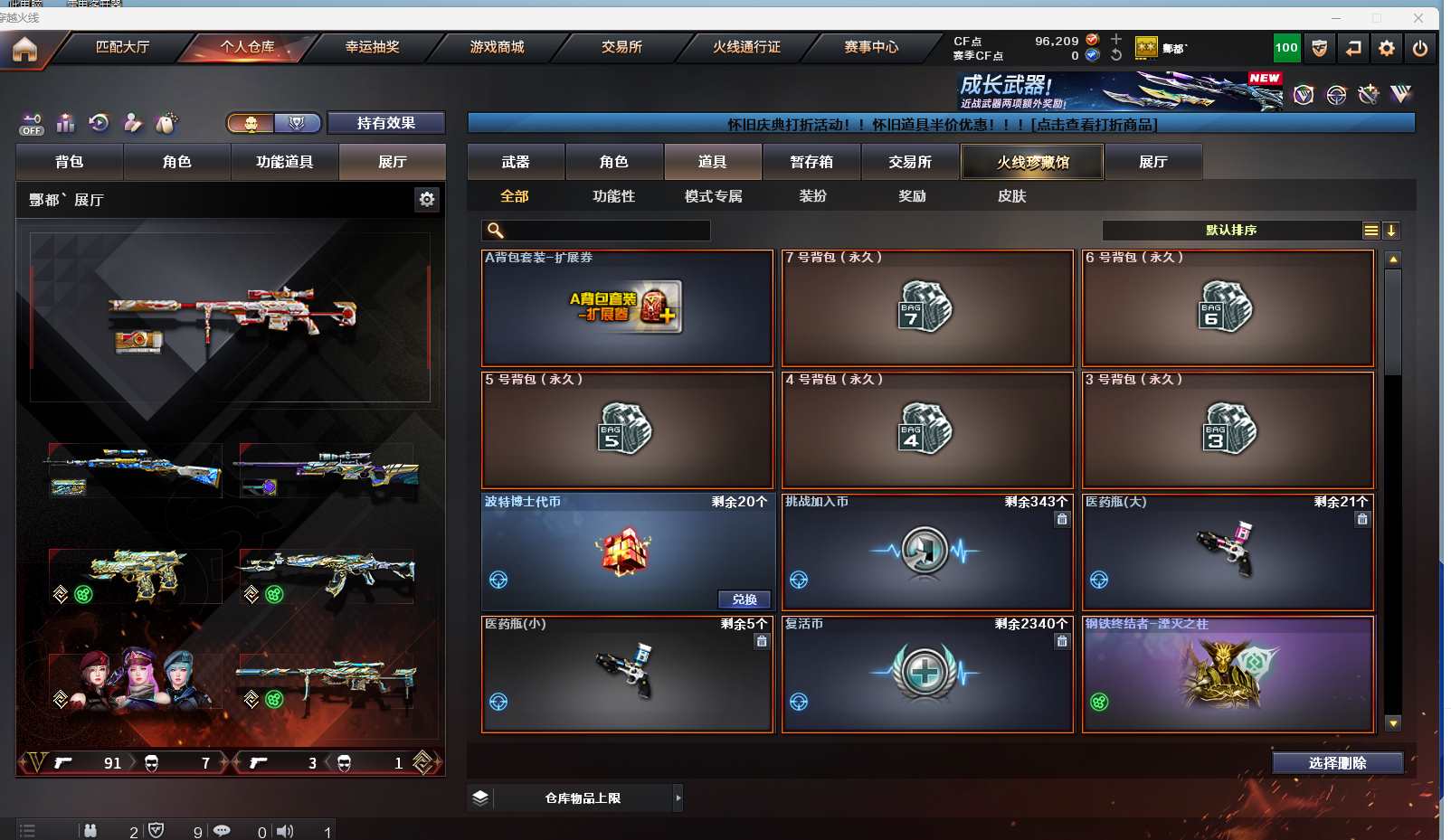This screenshot has height=840, width=1451.
Task: Switch to the 背包 backpack tab
Action: click(x=69, y=162)
